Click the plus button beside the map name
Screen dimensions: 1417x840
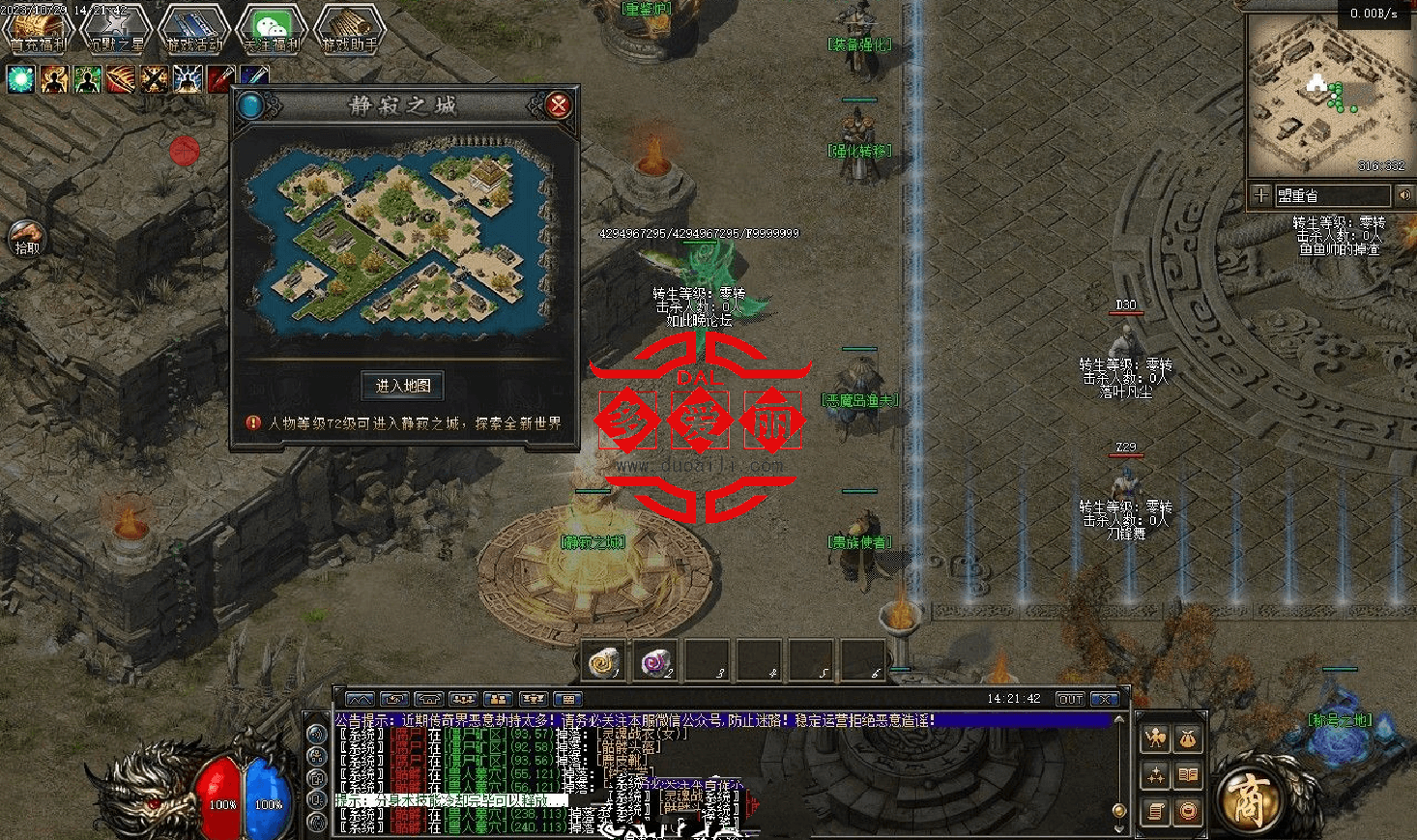(x=1260, y=195)
